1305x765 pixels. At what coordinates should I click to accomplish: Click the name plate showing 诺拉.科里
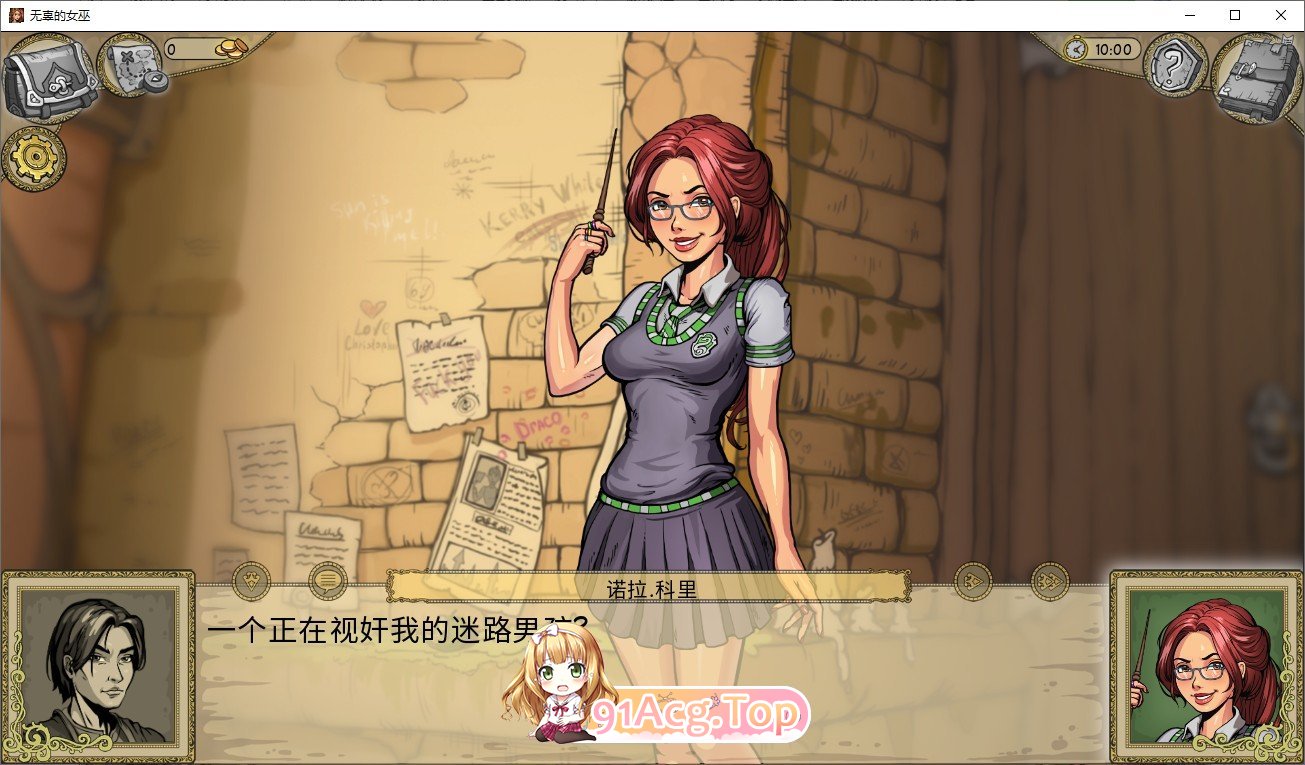click(x=649, y=586)
